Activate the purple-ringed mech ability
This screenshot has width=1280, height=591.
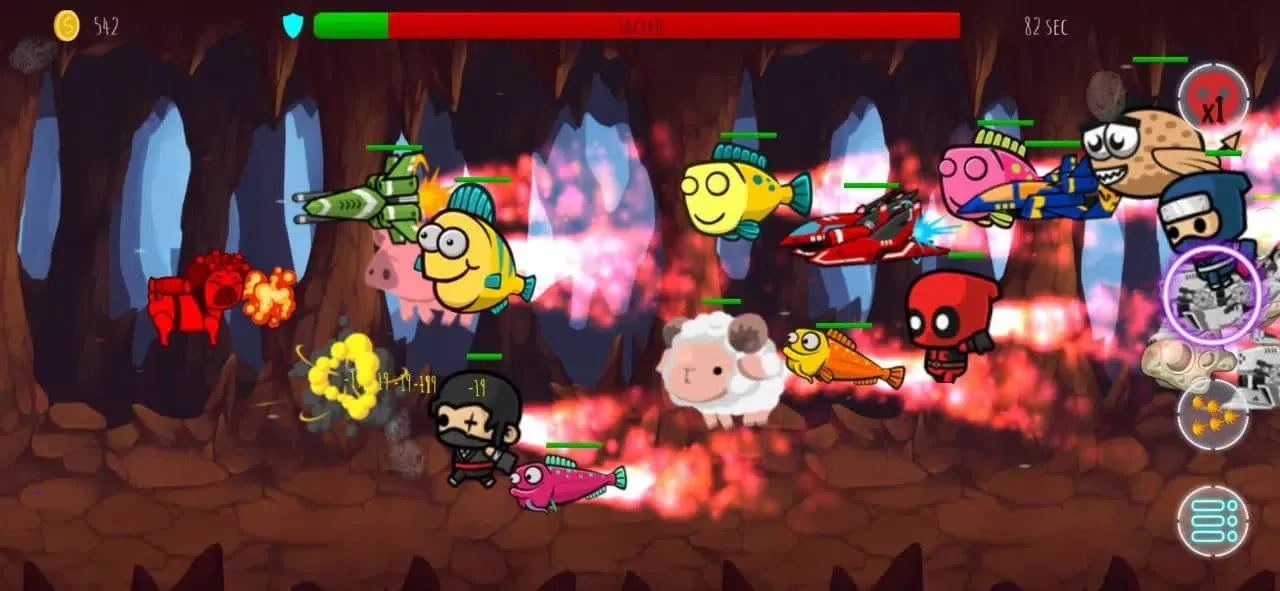[x=1213, y=293]
